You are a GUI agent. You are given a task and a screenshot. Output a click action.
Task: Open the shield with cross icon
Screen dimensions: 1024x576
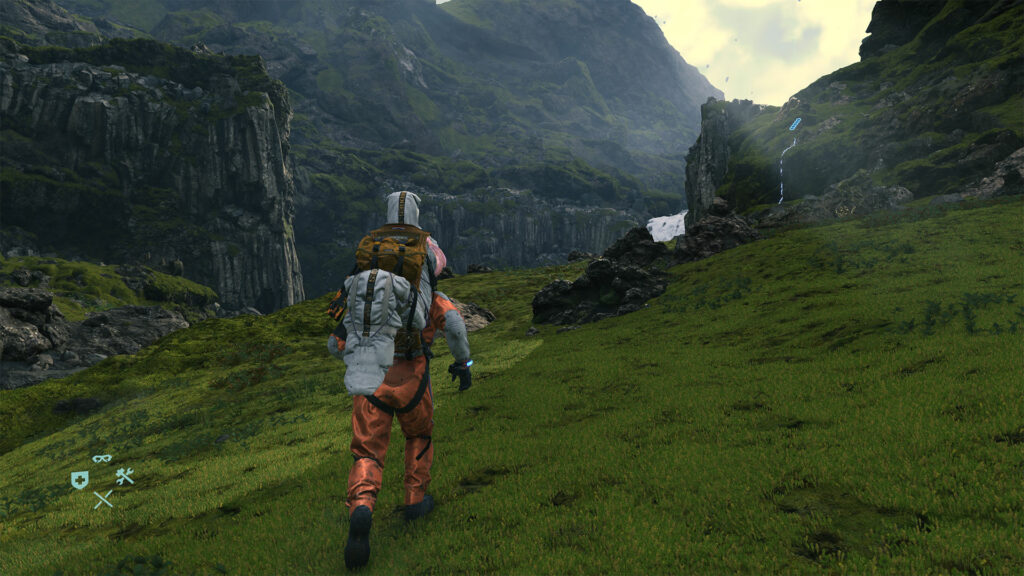(x=80, y=480)
